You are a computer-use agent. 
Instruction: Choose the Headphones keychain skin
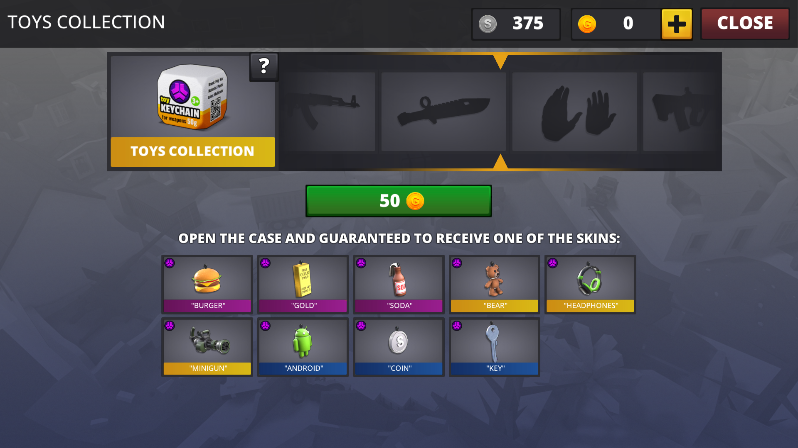click(x=590, y=284)
